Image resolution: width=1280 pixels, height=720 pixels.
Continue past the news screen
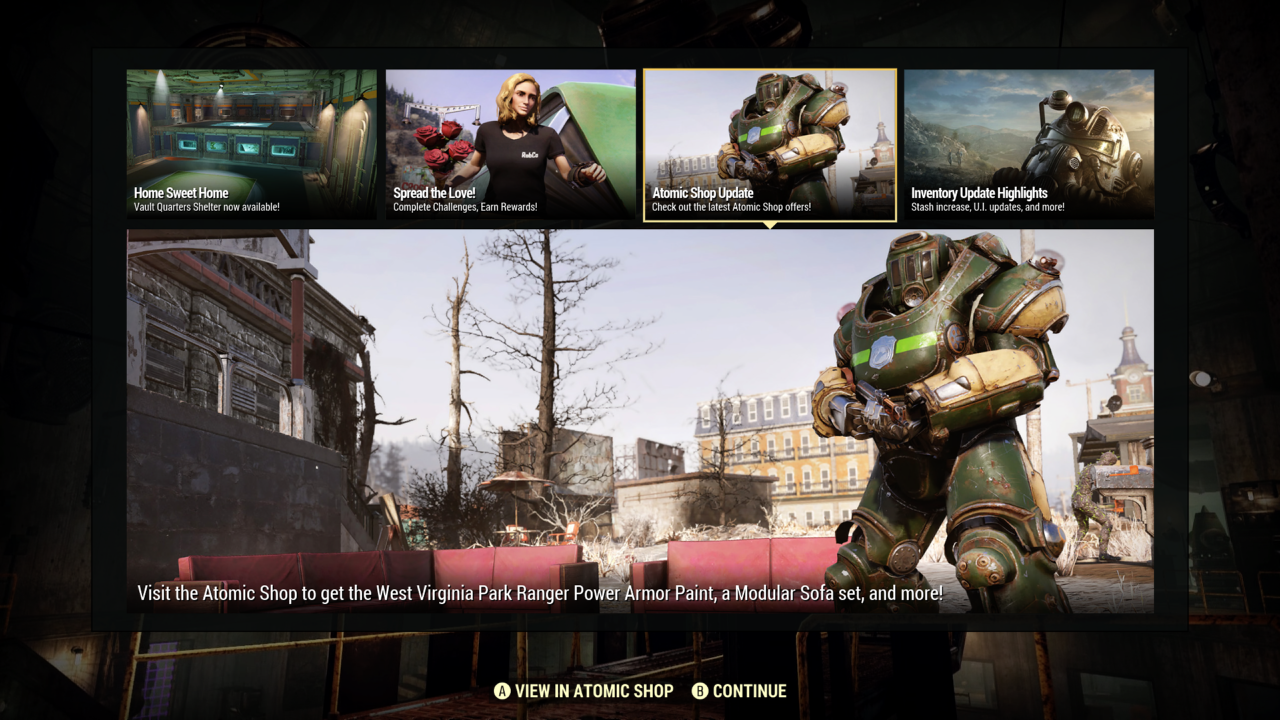(x=740, y=691)
